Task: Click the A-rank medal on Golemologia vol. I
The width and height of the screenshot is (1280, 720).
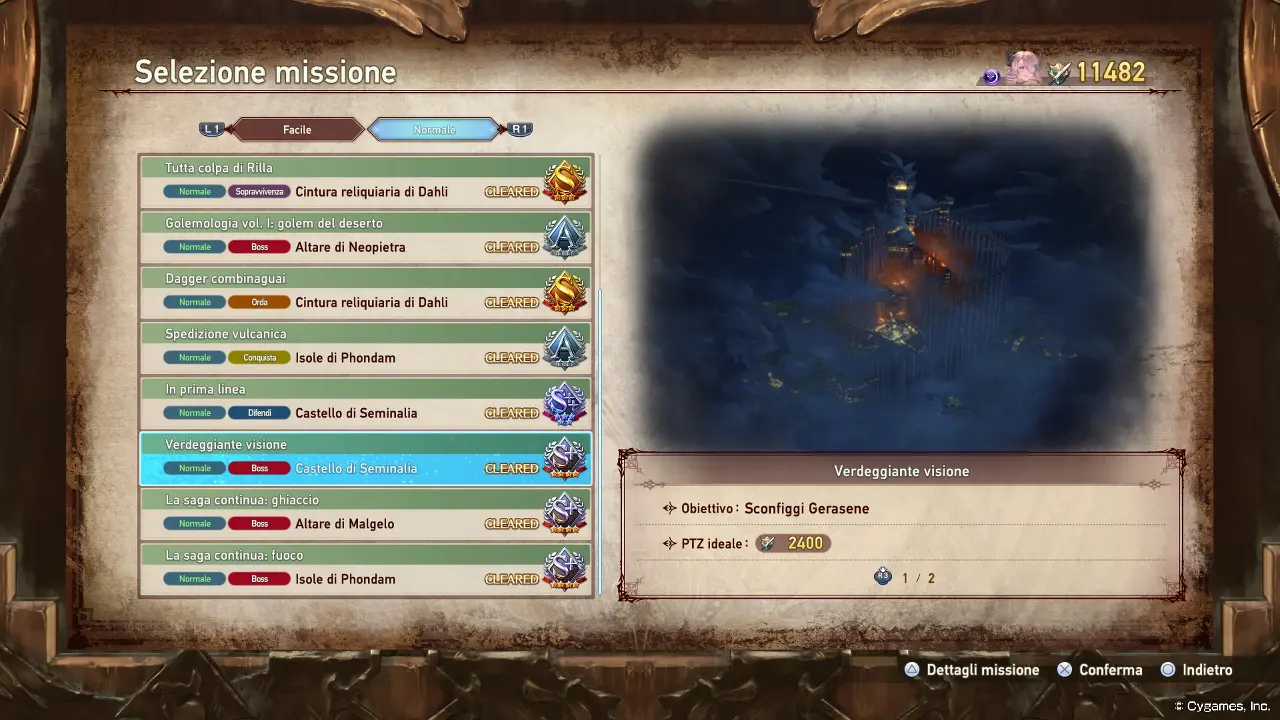Action: tap(563, 235)
